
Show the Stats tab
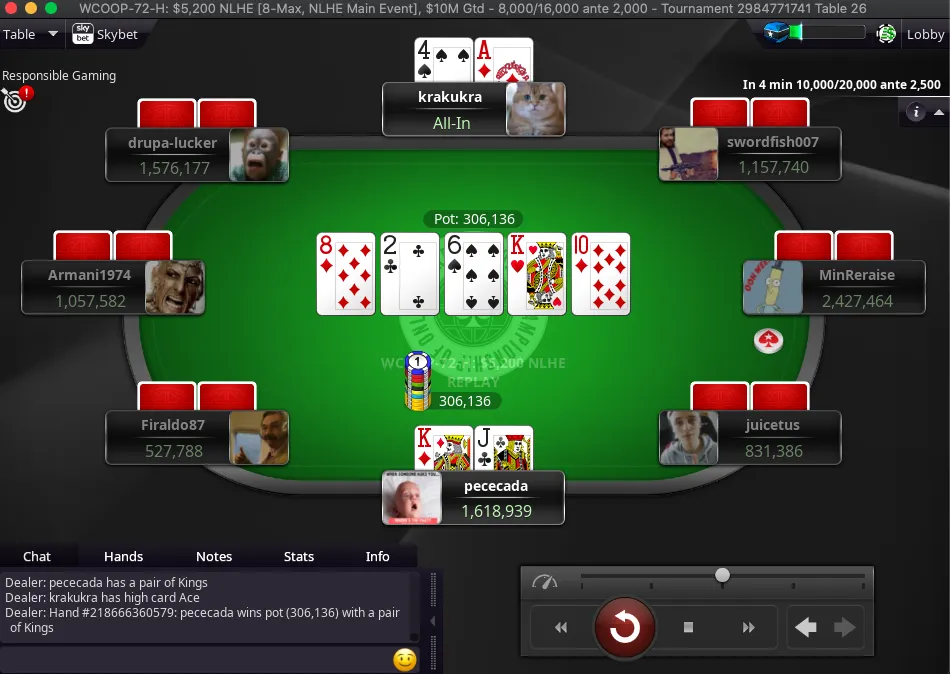click(299, 557)
